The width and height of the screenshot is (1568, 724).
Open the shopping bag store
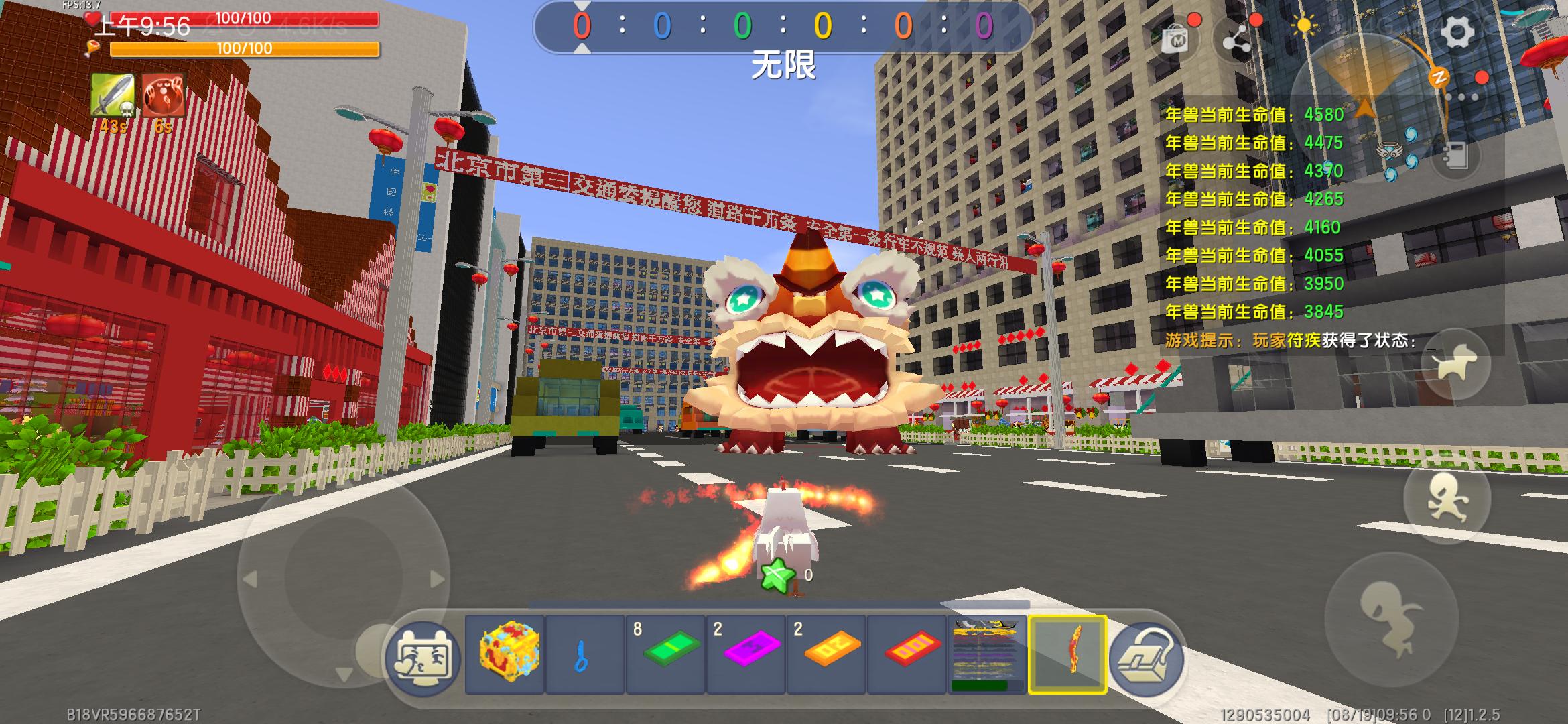[1175, 40]
